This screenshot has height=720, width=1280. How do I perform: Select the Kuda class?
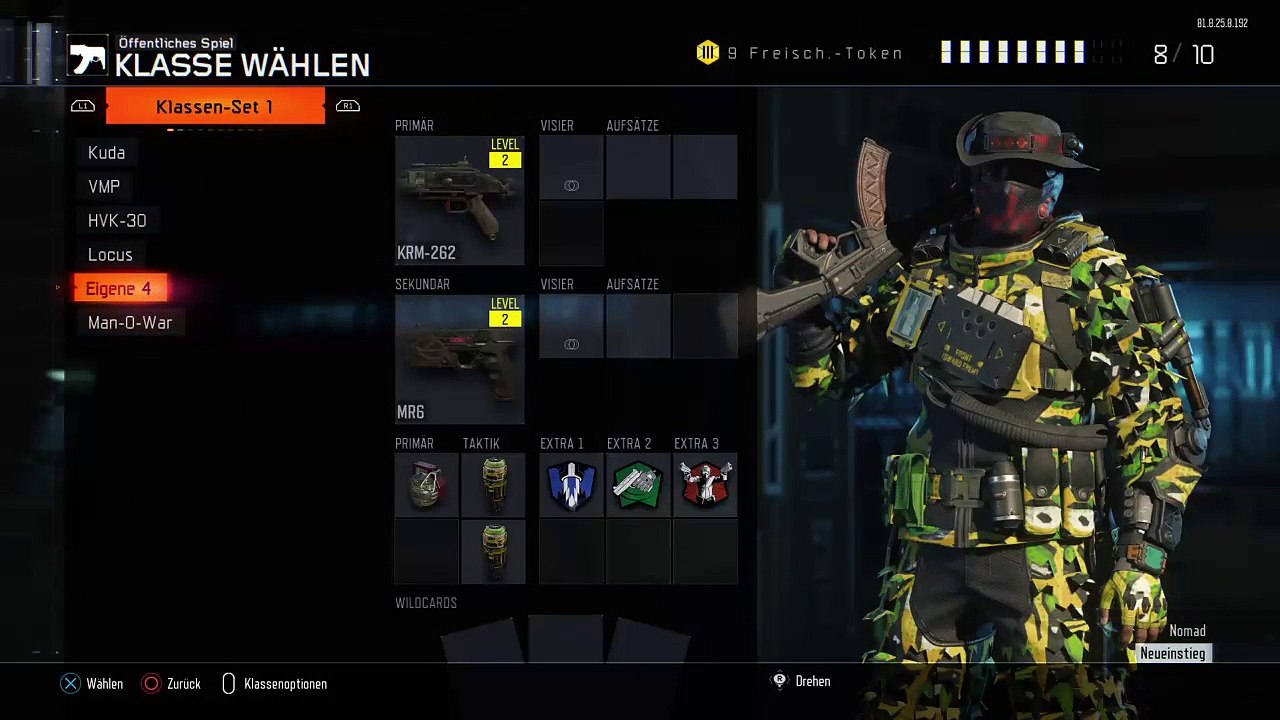(107, 153)
